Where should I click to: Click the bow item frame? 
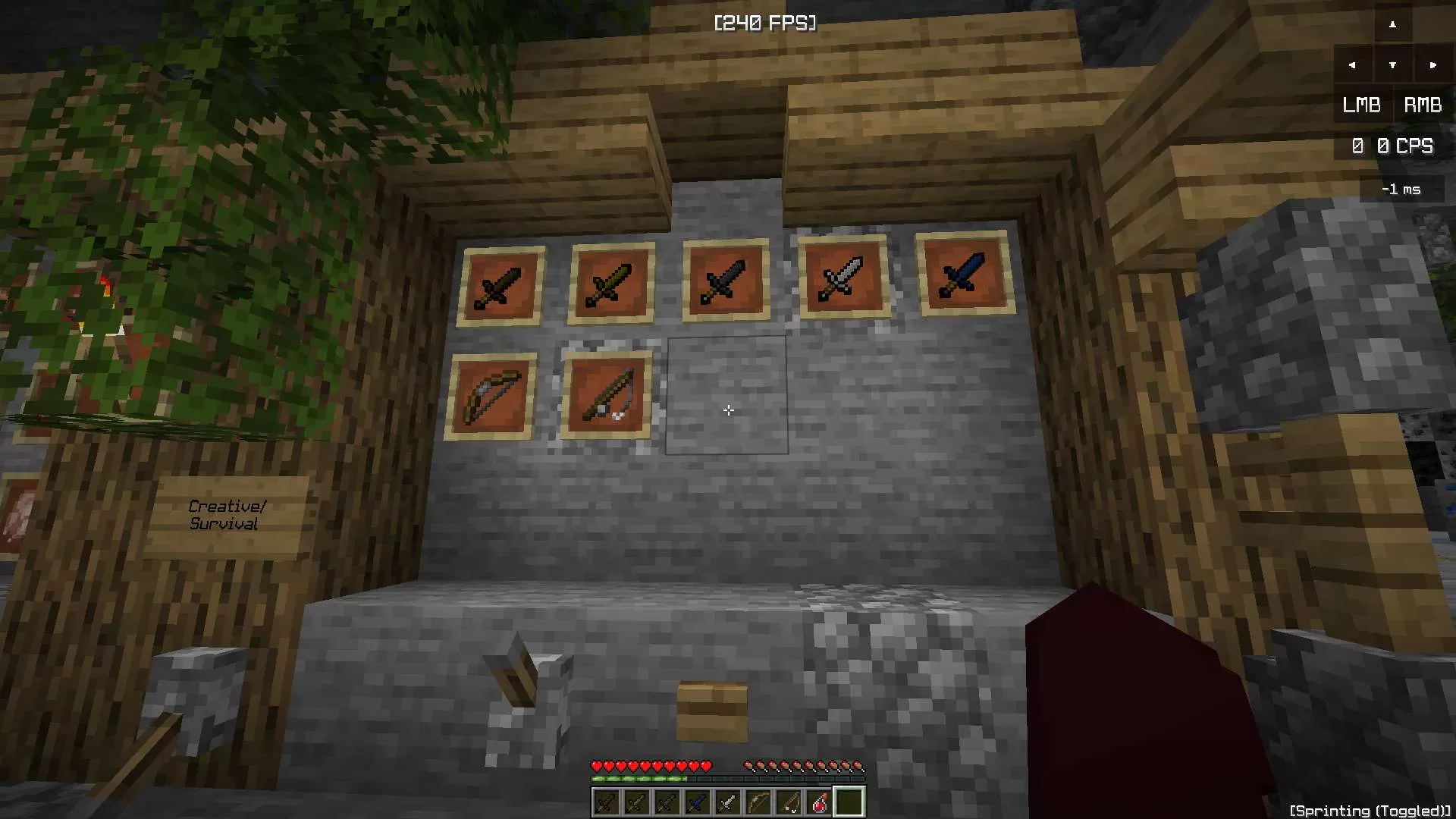coord(491,394)
